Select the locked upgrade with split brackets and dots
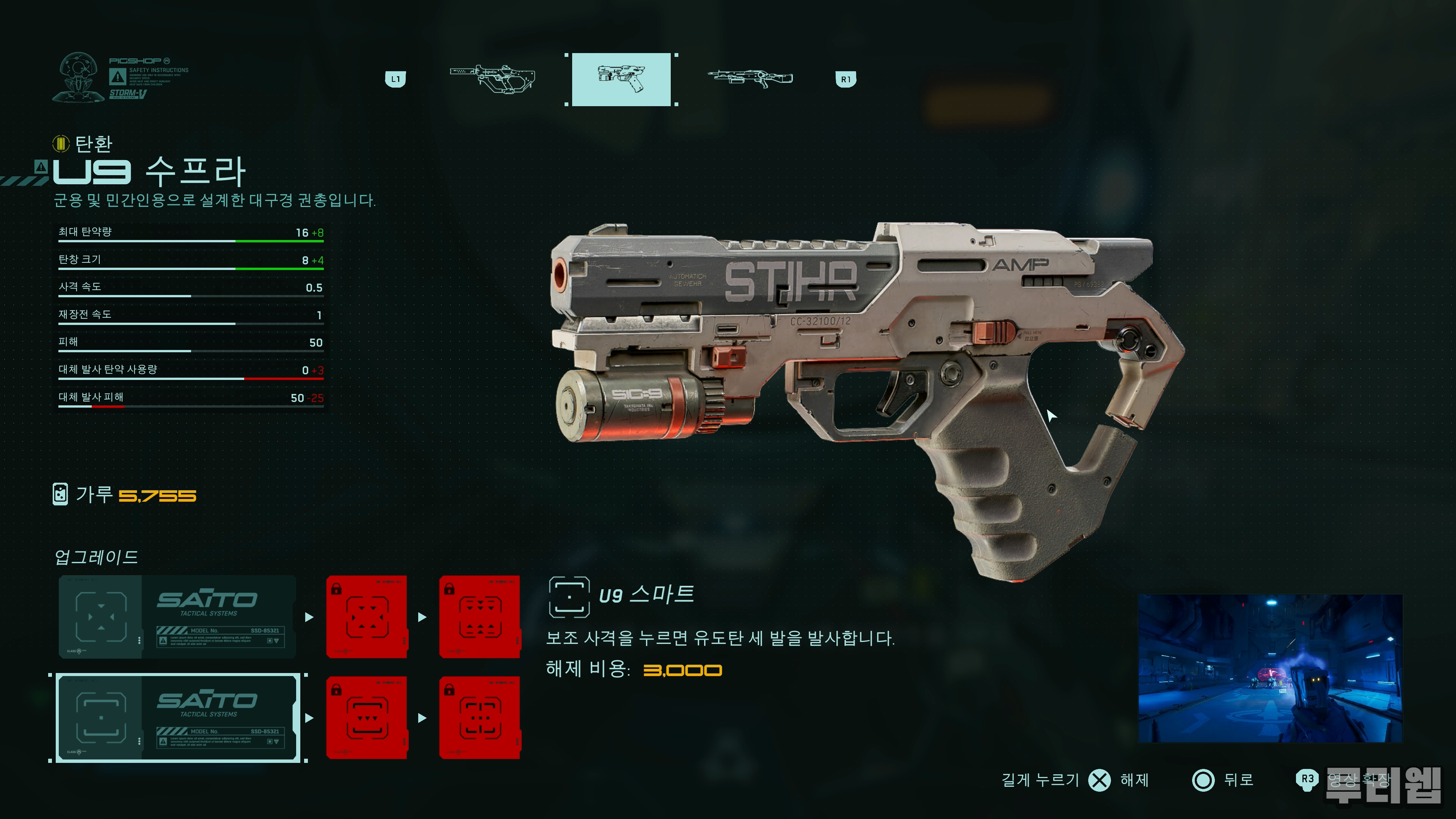The width and height of the screenshot is (1456, 819). pyautogui.click(x=479, y=718)
